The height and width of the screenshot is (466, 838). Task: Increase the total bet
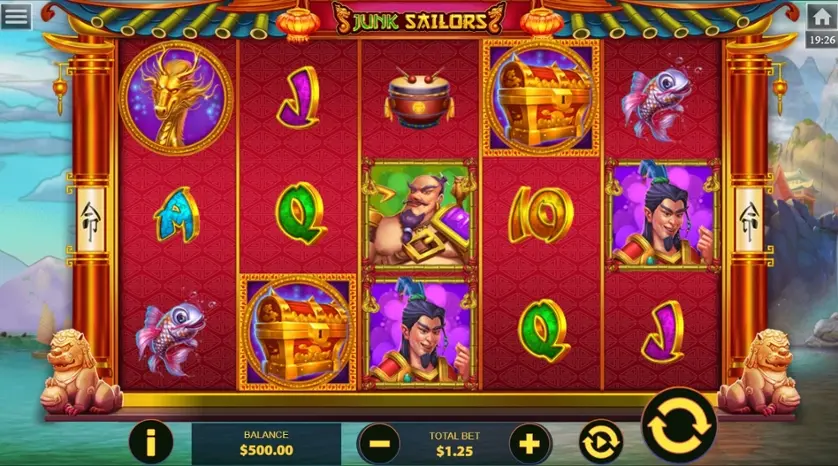[x=530, y=441]
